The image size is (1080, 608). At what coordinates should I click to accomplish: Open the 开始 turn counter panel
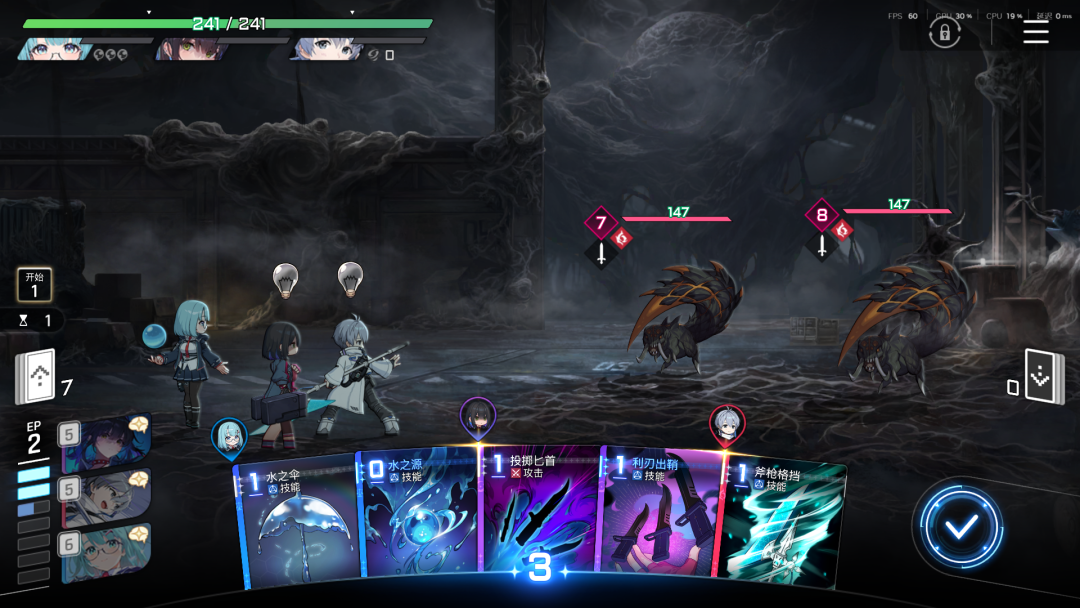coord(34,285)
